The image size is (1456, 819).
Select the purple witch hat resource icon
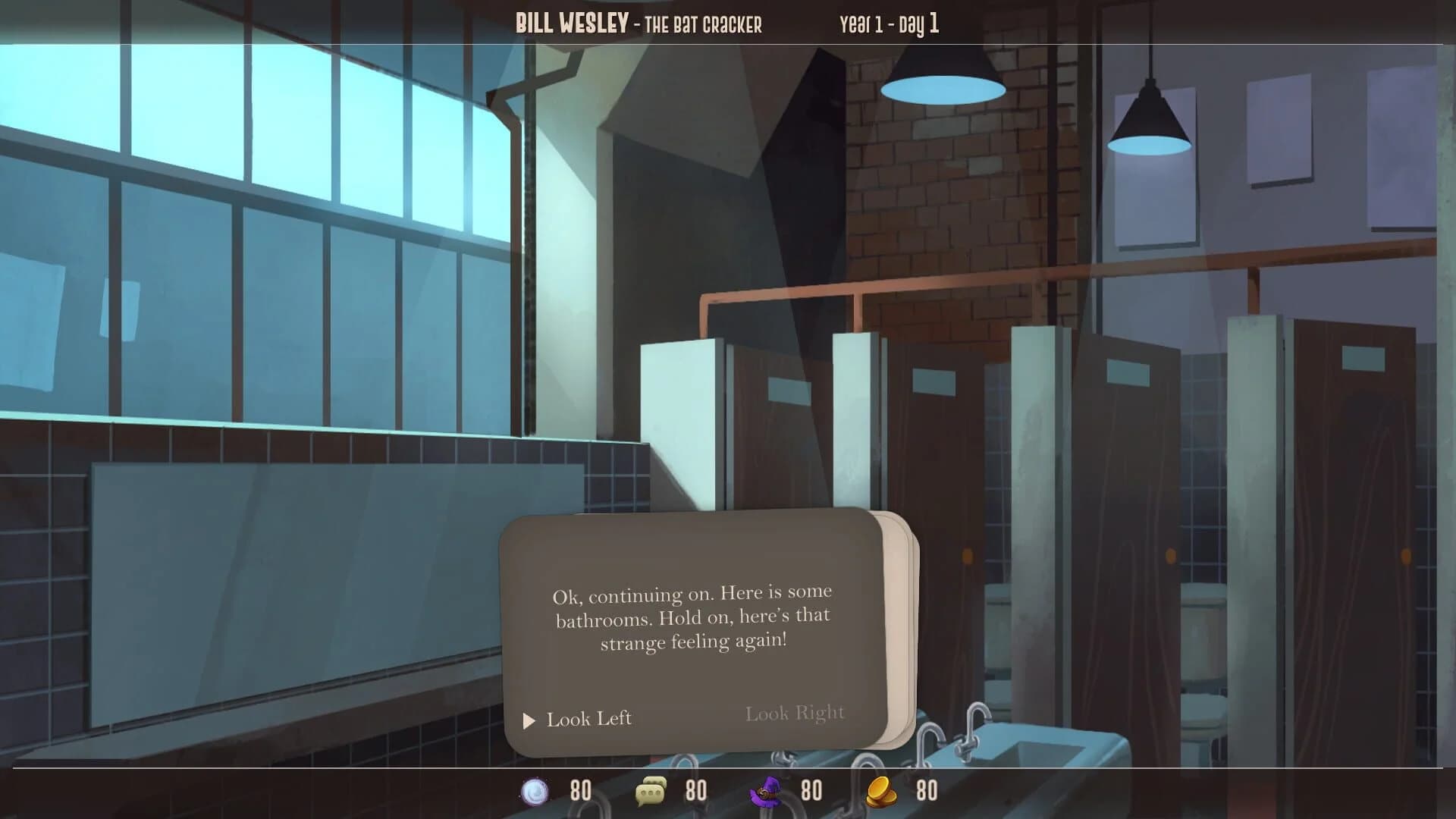coord(767,791)
